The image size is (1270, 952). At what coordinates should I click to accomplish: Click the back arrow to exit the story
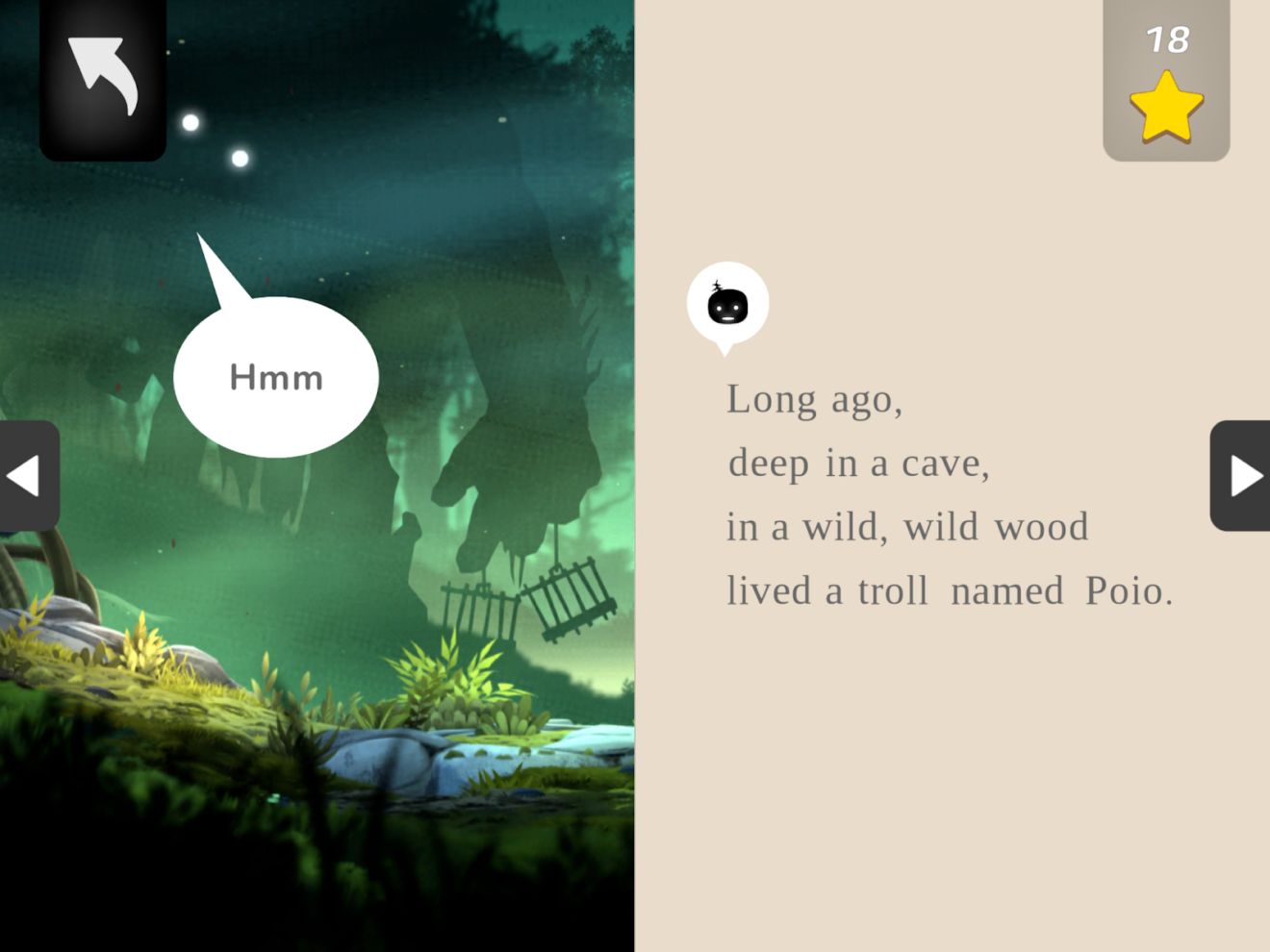click(101, 75)
